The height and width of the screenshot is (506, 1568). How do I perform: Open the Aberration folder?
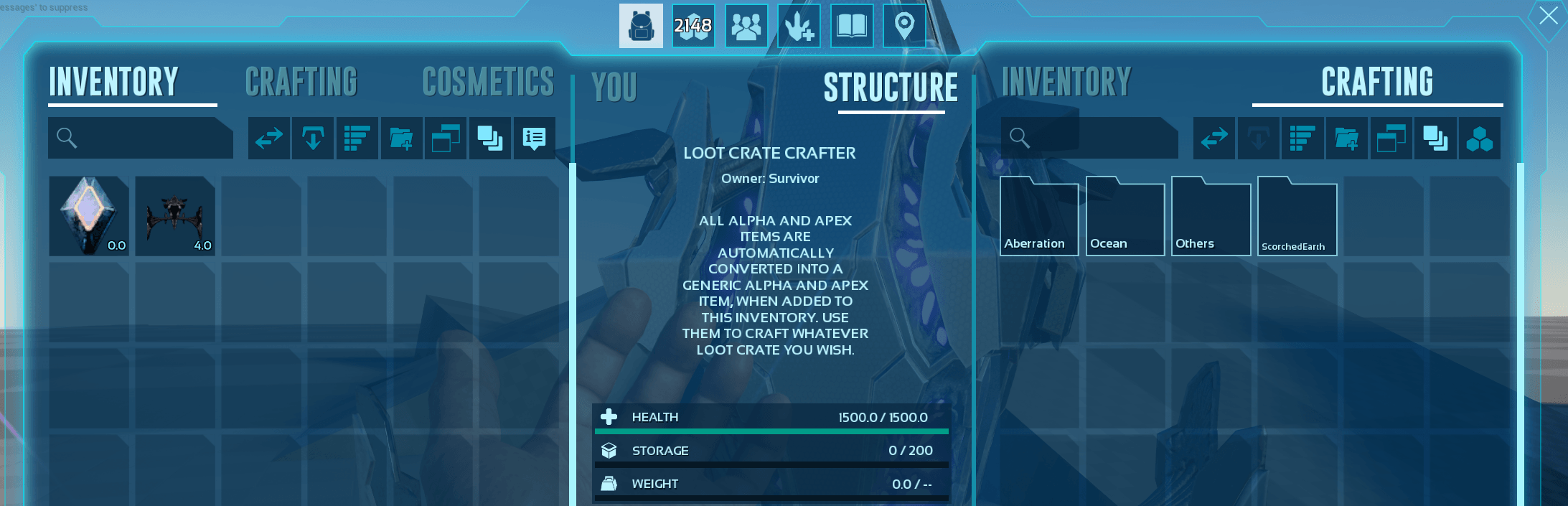(x=1038, y=216)
